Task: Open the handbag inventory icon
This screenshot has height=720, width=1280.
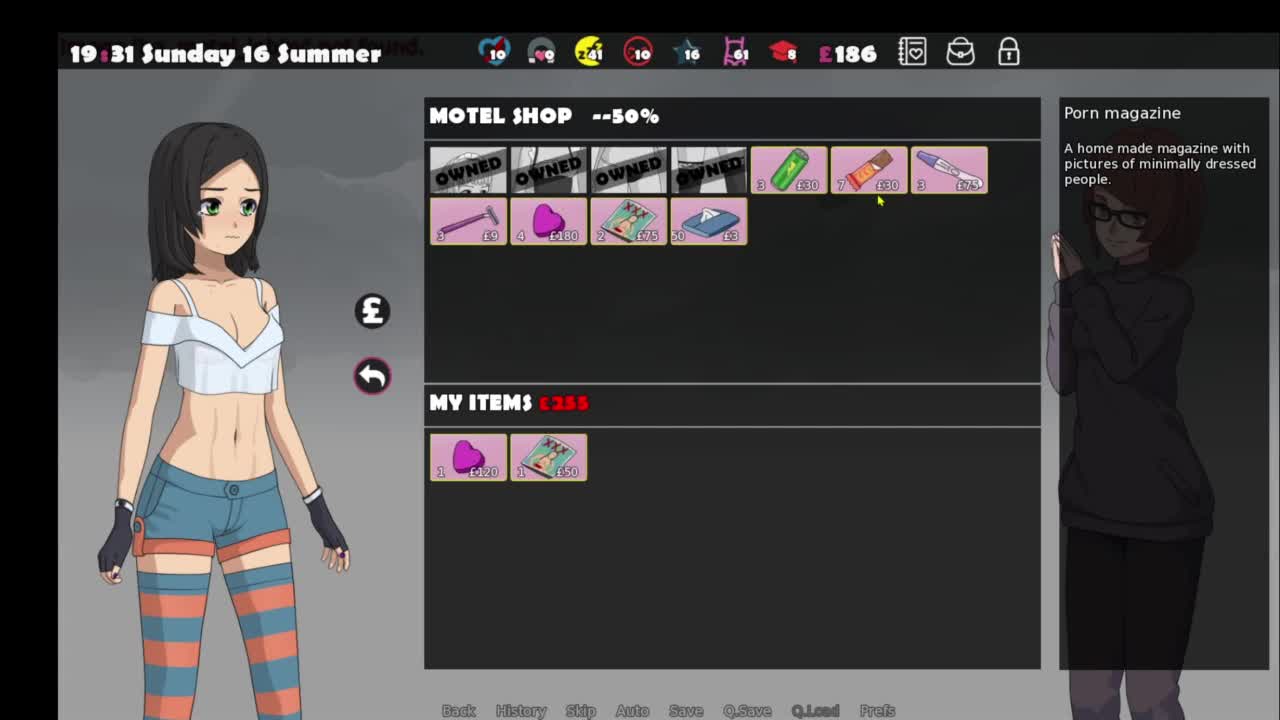Action: coord(960,52)
